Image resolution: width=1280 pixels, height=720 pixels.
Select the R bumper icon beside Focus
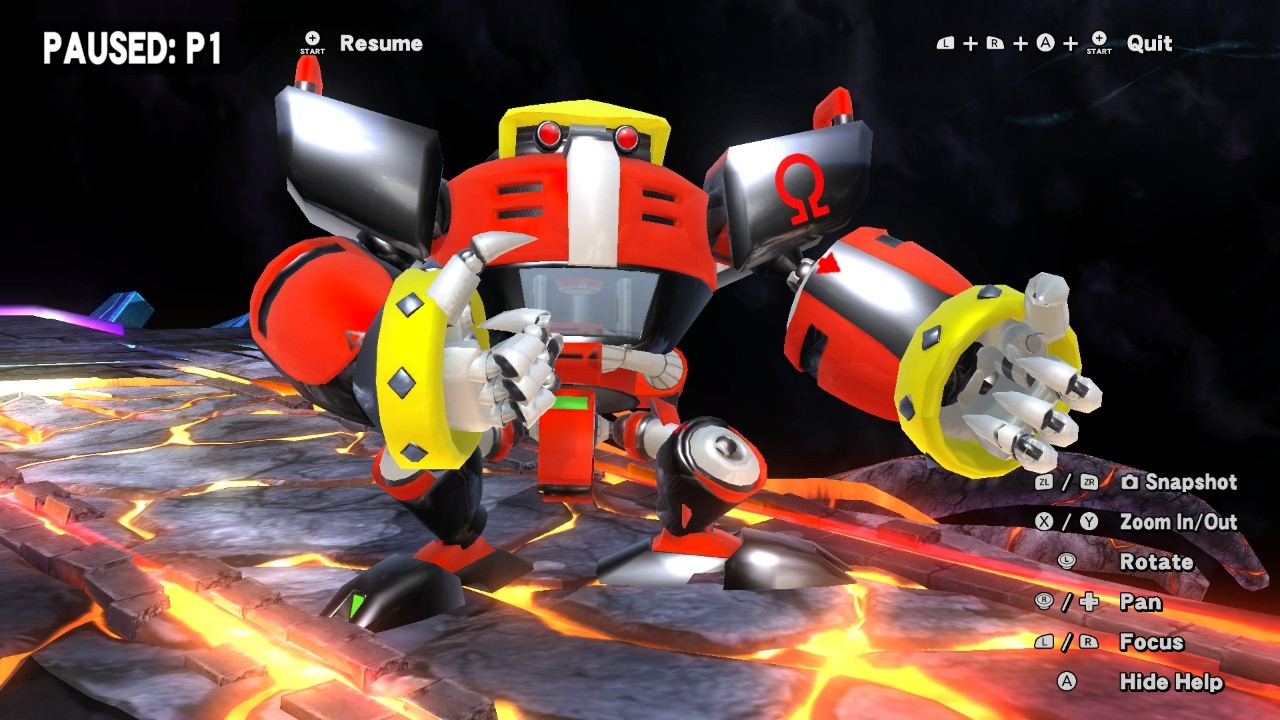coord(1086,642)
